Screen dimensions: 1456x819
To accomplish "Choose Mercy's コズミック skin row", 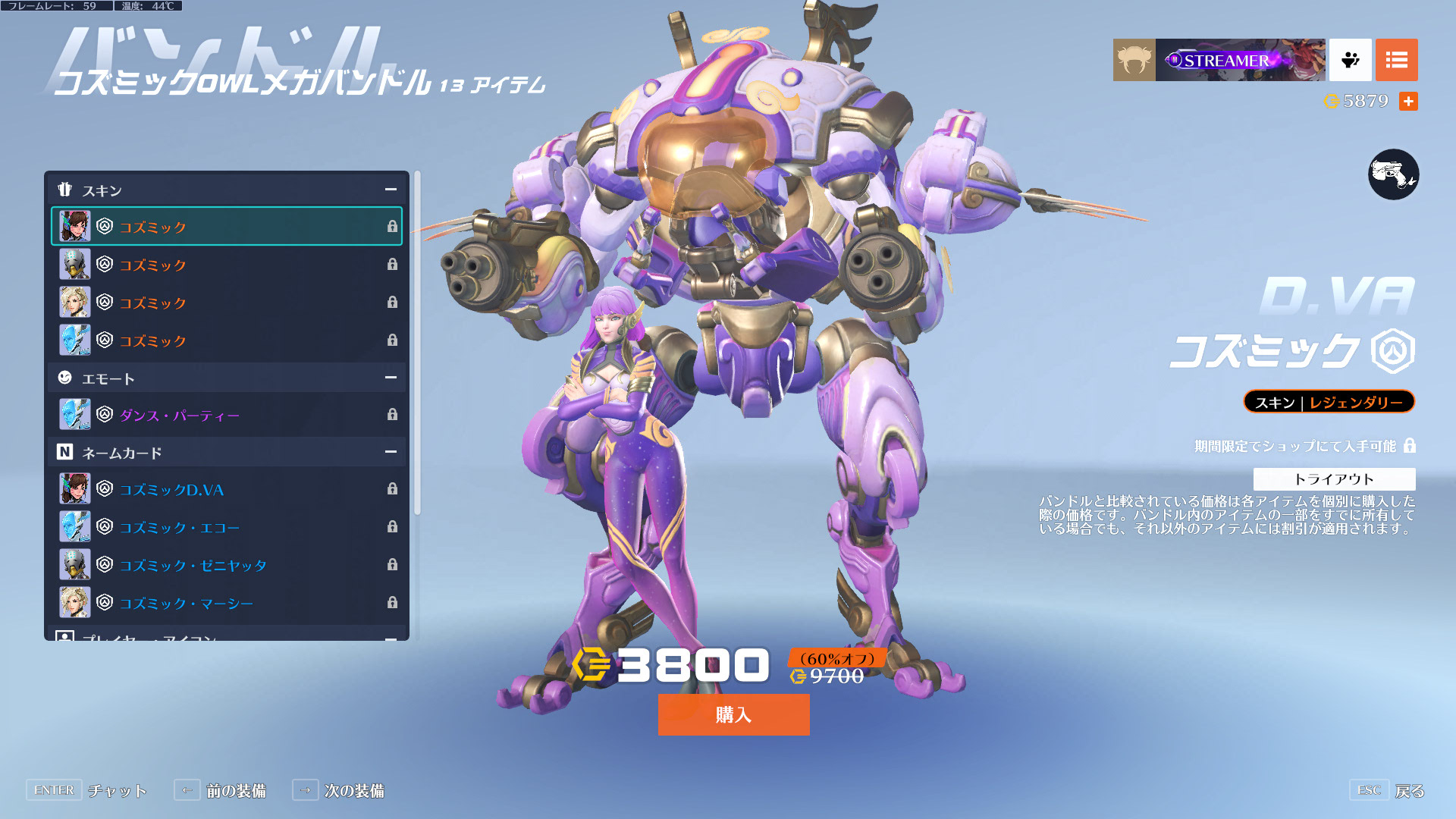I will click(x=227, y=303).
